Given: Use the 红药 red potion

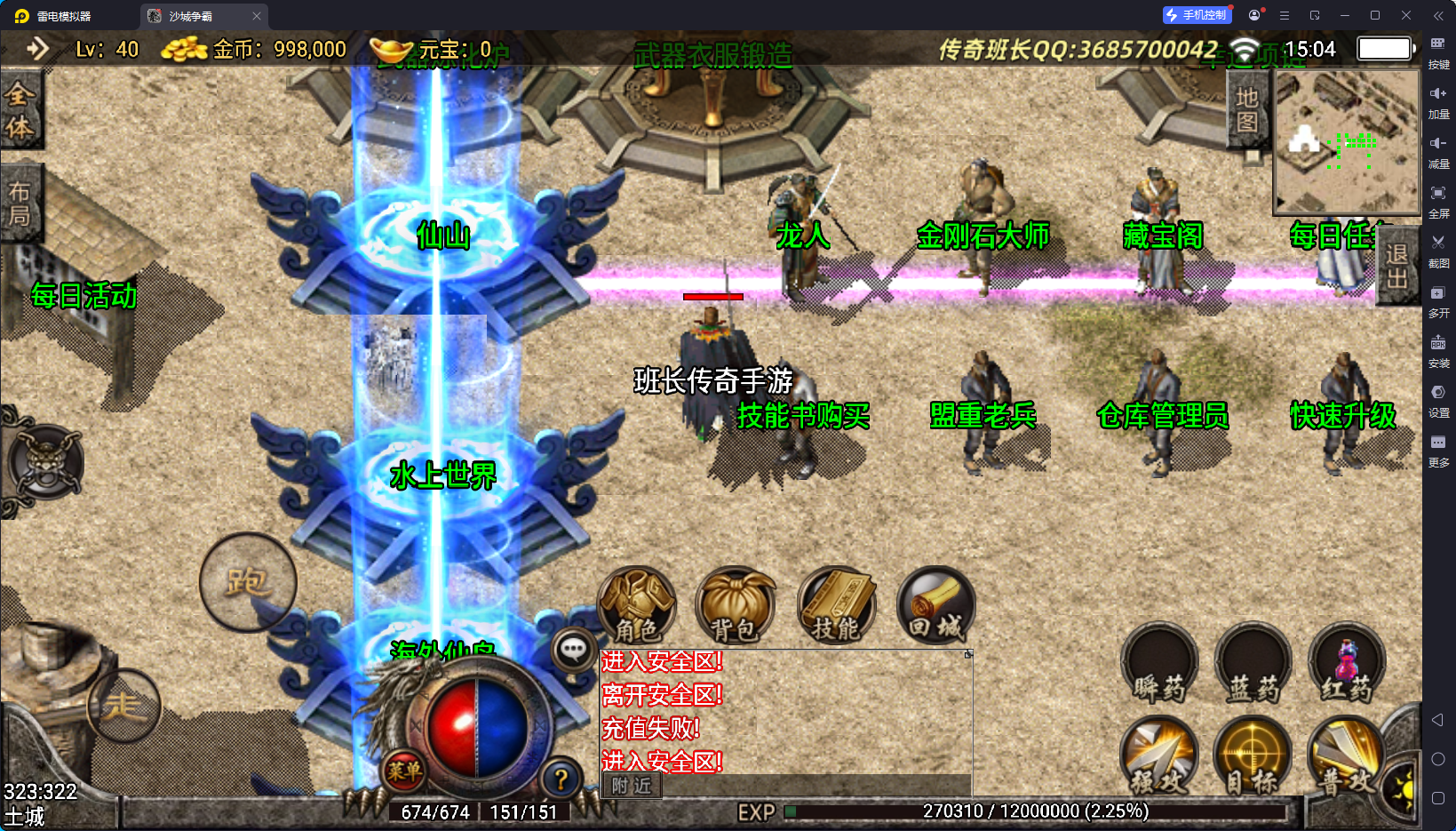Looking at the screenshot, I should coord(1347,665).
